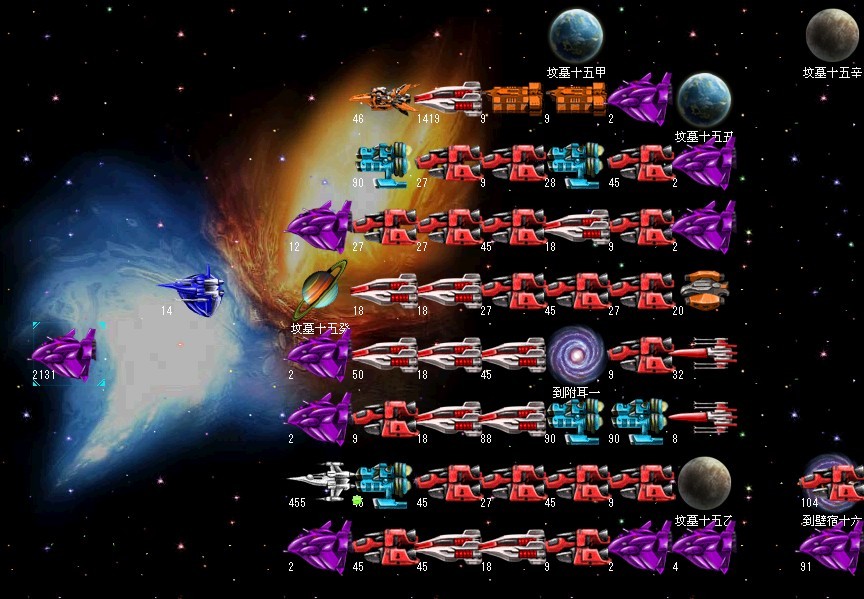
Task: Select the spiral wormhole 到附耳一
Action: pyautogui.click(x=574, y=353)
